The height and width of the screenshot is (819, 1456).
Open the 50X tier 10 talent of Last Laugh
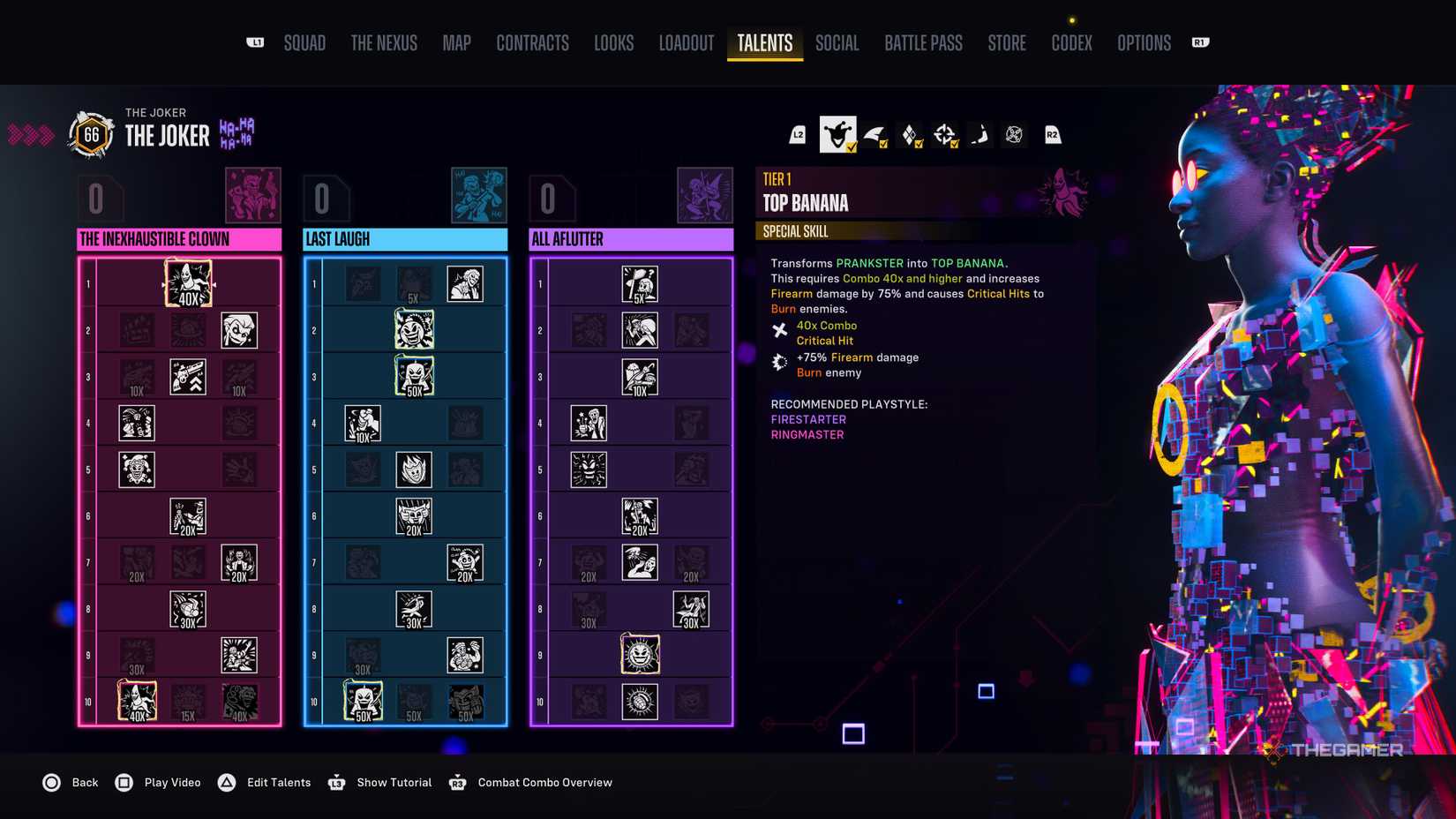coord(362,701)
